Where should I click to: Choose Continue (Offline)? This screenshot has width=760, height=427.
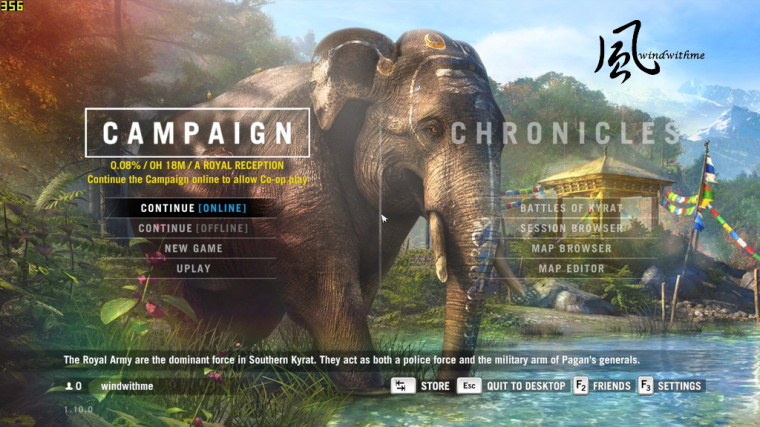coord(194,228)
